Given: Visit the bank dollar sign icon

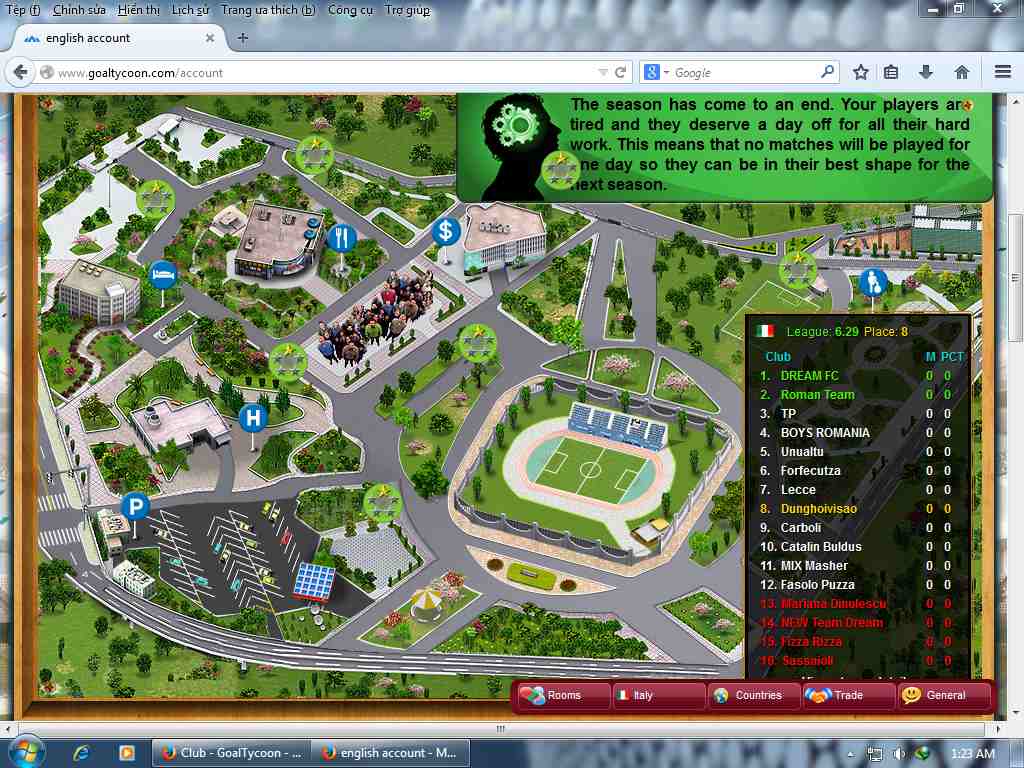Looking at the screenshot, I should 445,232.
